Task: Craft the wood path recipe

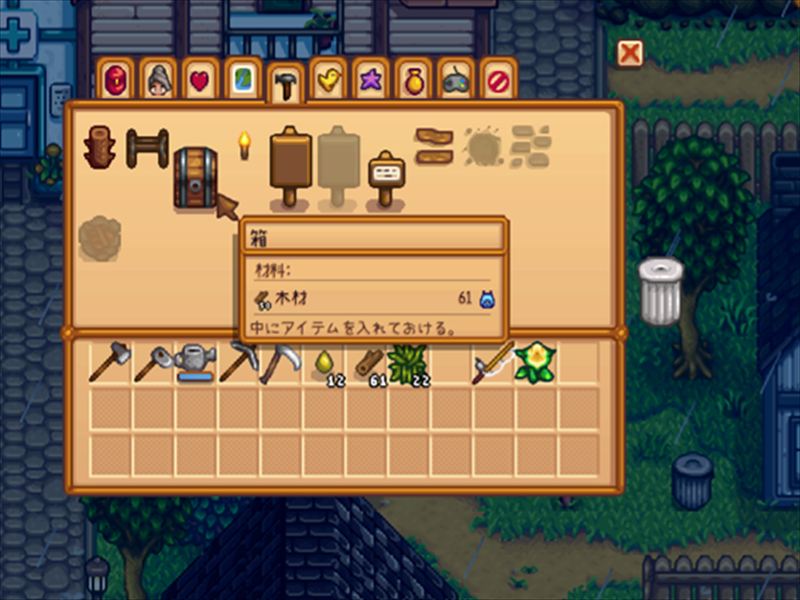Action: click(x=434, y=146)
